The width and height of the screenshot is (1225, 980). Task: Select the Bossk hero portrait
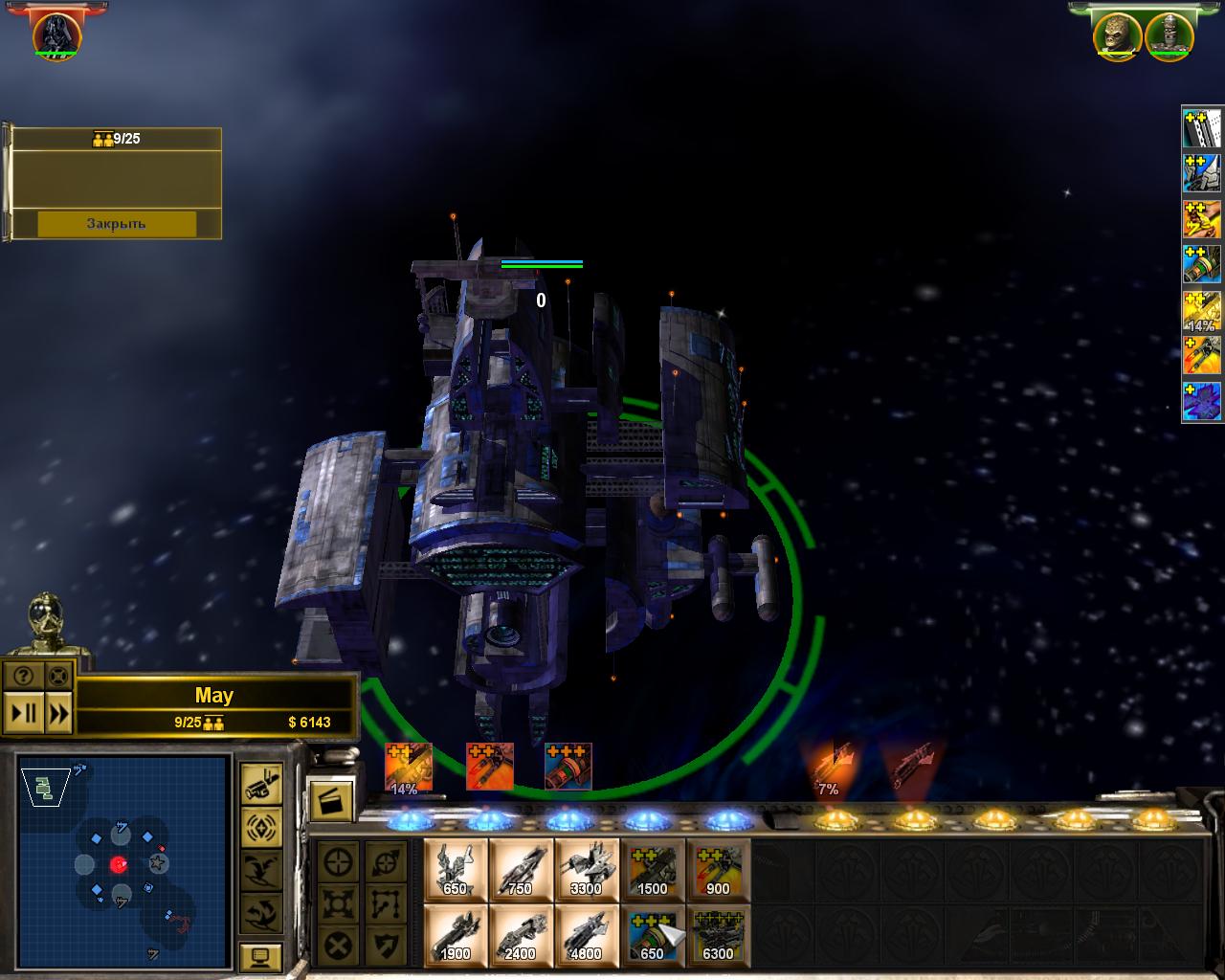1117,35
